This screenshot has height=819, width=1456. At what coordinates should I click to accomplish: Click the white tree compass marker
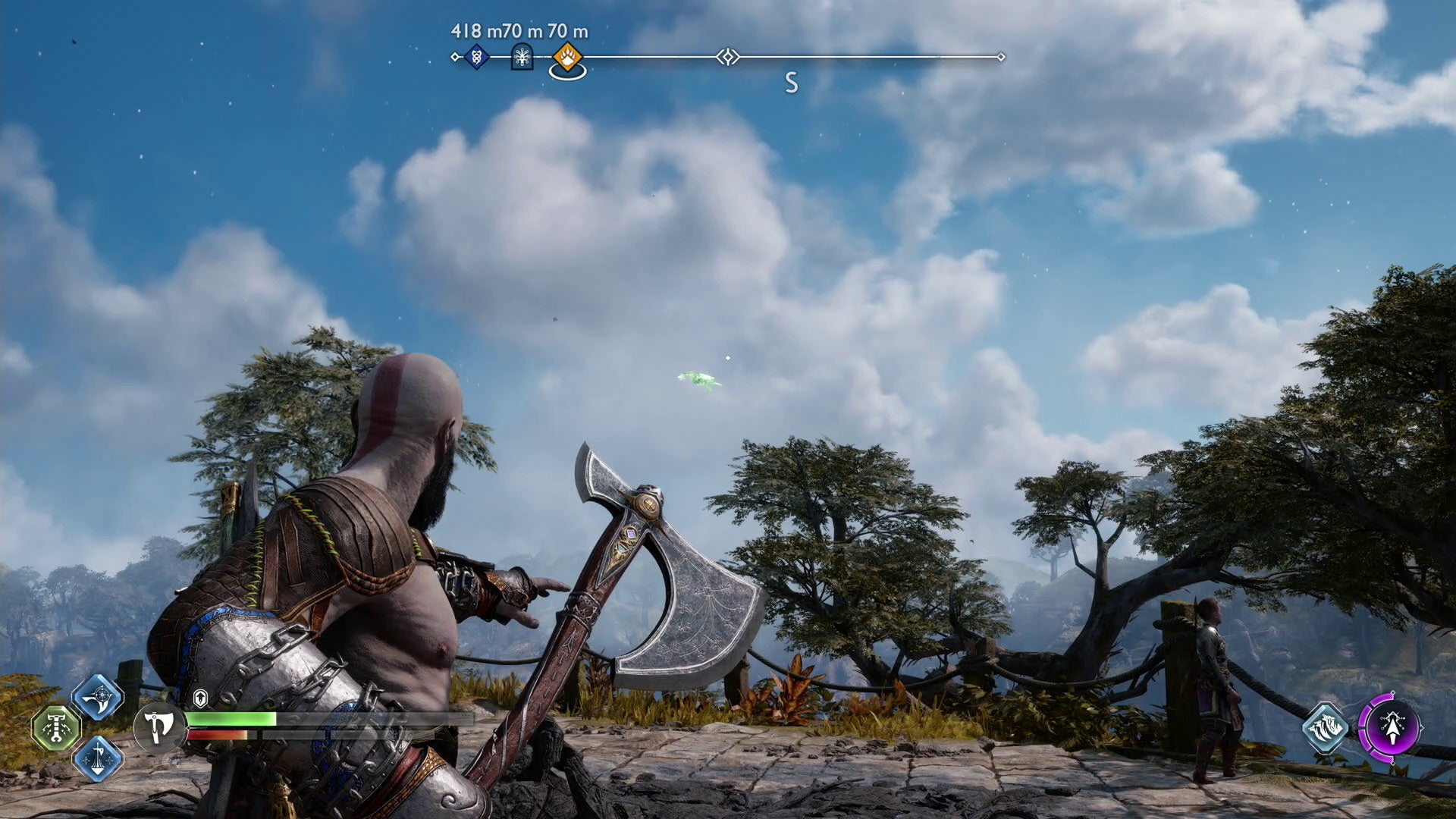[x=522, y=57]
